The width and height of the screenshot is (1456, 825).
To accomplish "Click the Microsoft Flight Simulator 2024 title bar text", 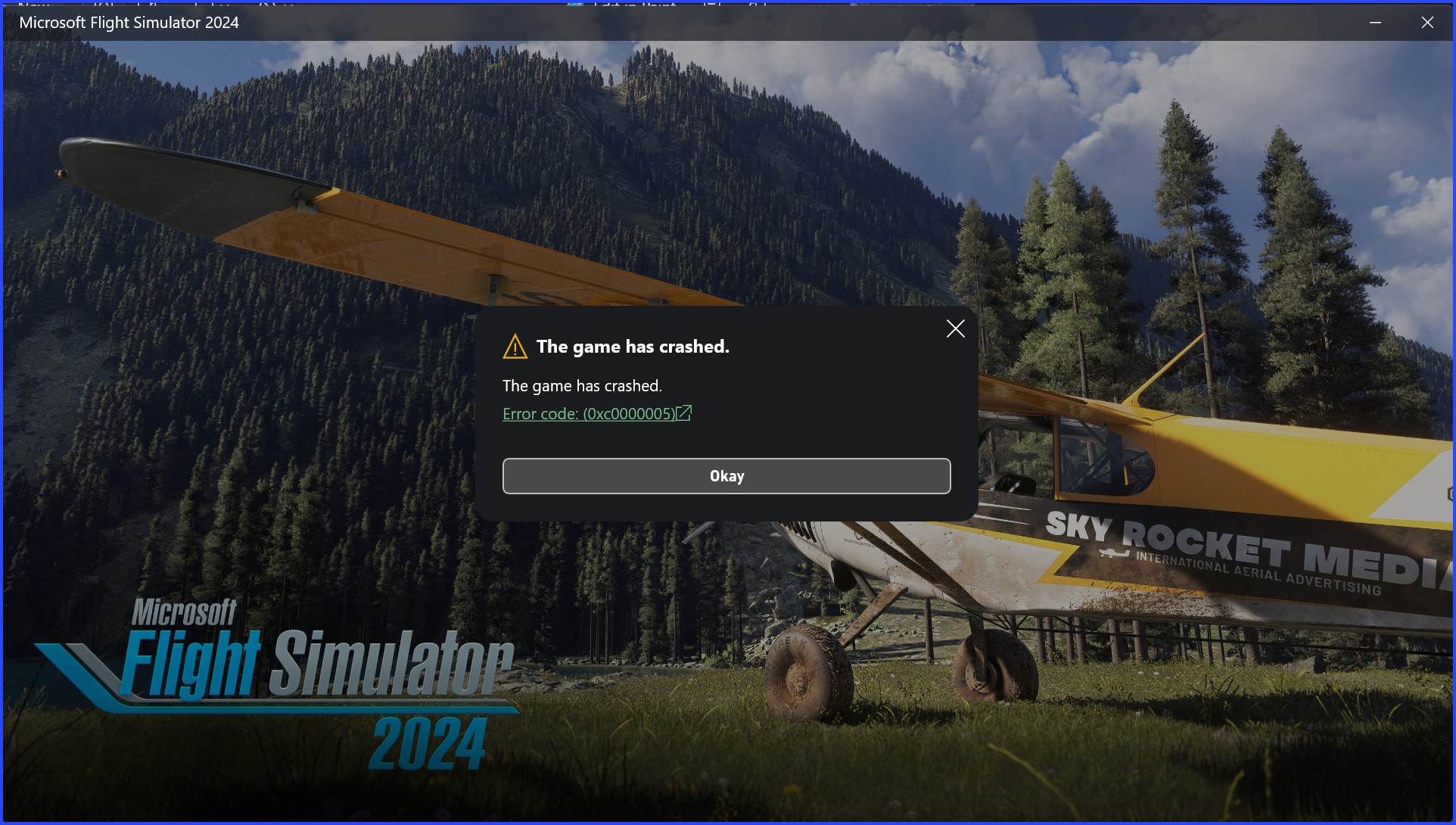I will 129,23.
